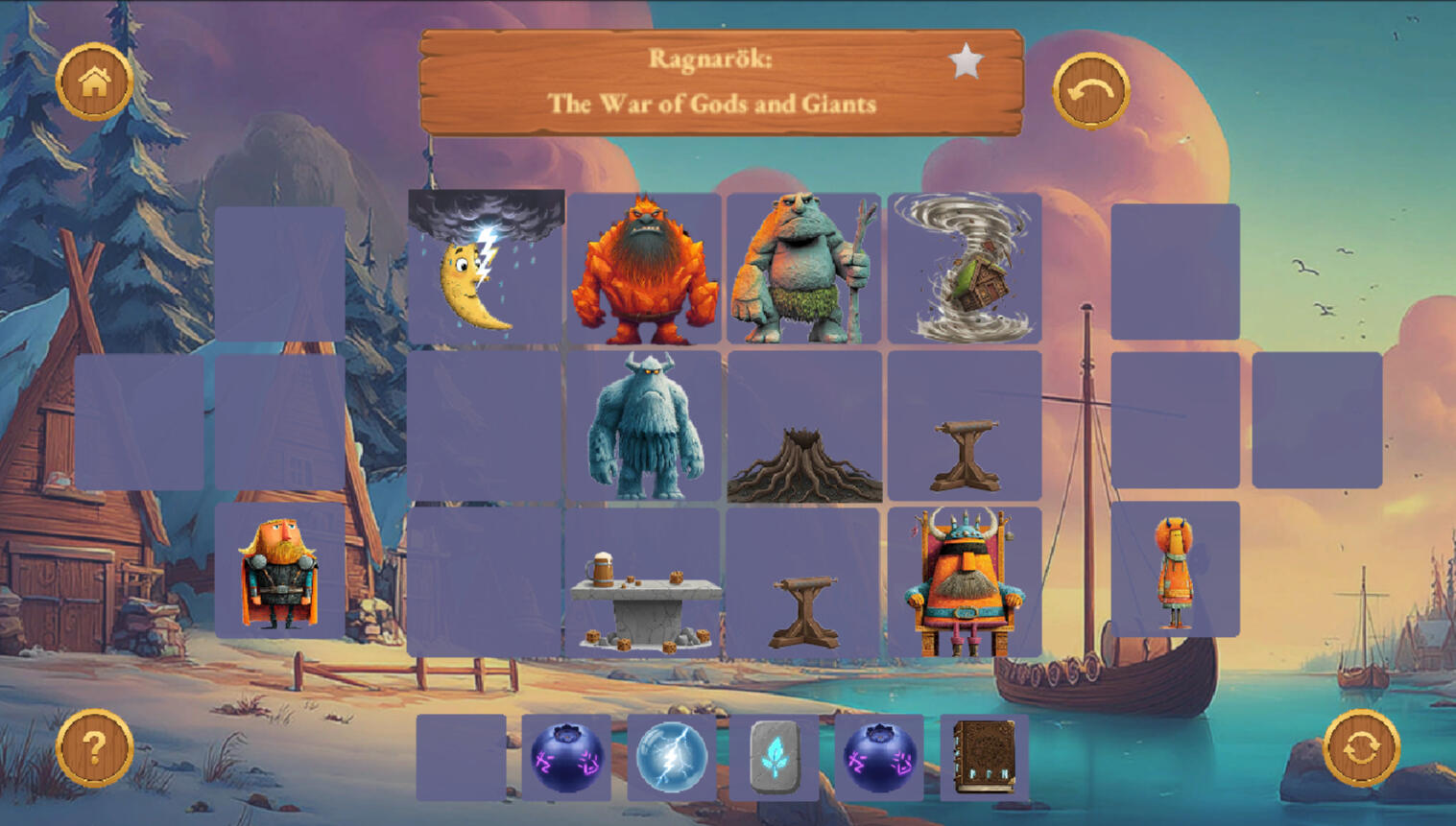The width and height of the screenshot is (1456, 826).
Task: Click the star on the title banner
Action: 966,62
